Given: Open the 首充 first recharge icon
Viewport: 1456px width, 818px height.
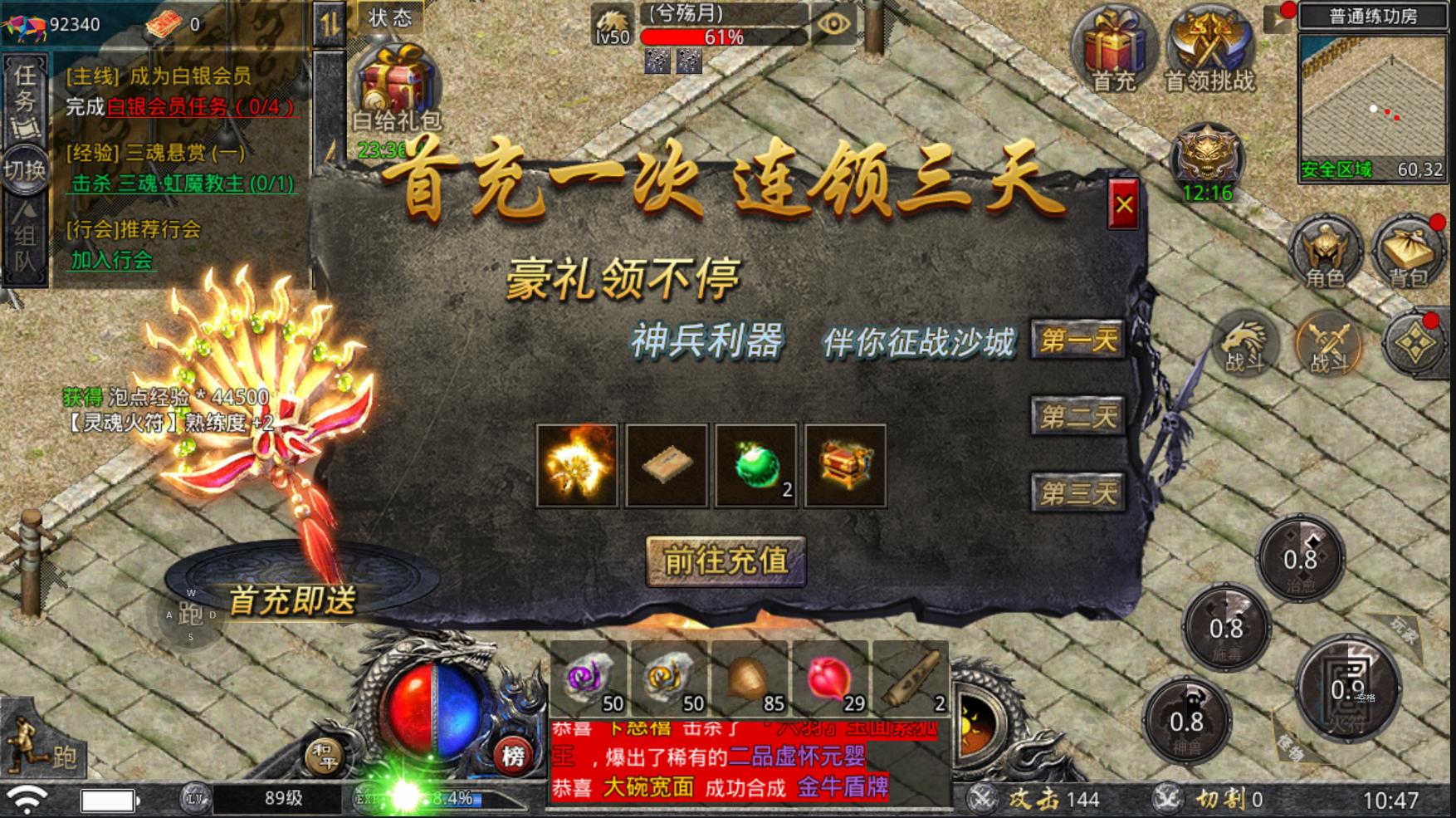Looking at the screenshot, I should [1114, 46].
